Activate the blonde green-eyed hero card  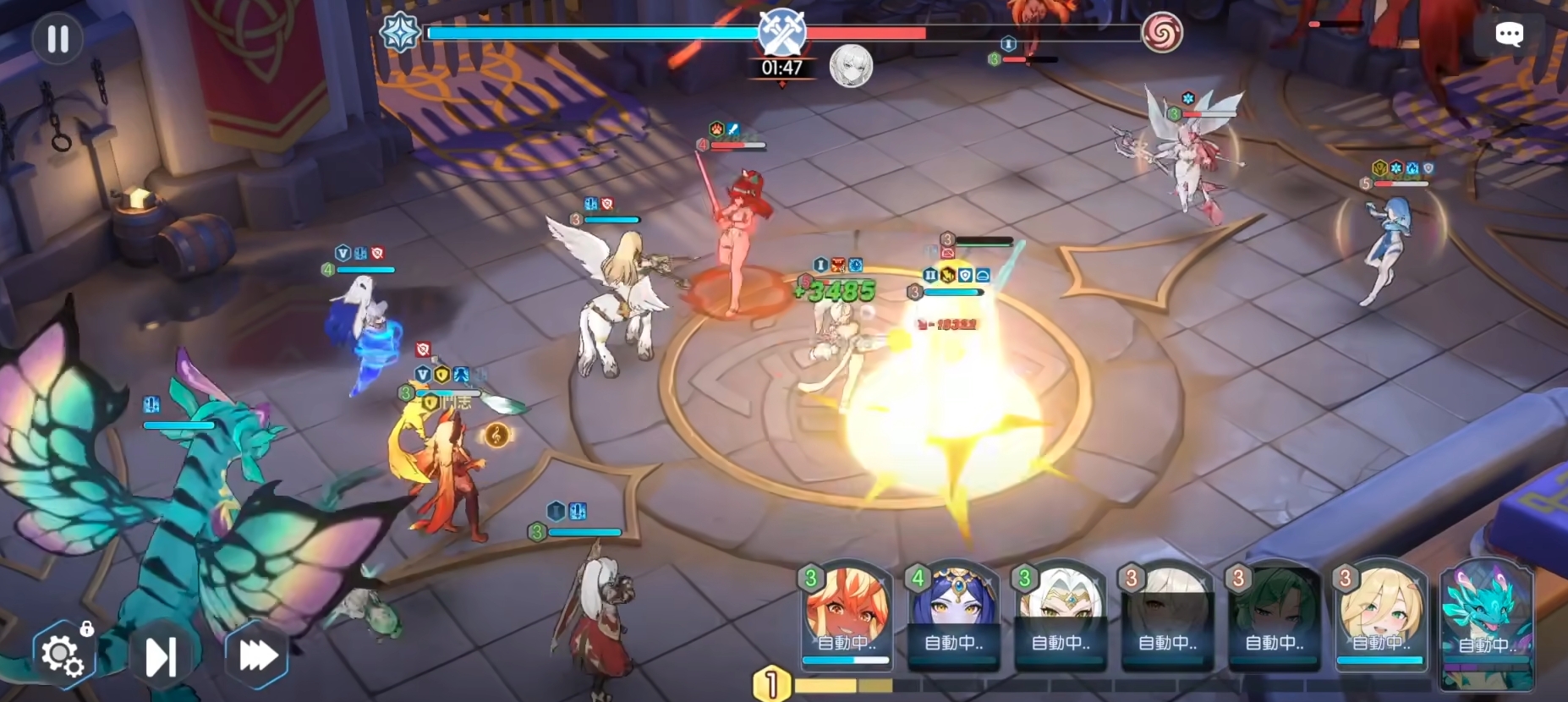point(1380,615)
